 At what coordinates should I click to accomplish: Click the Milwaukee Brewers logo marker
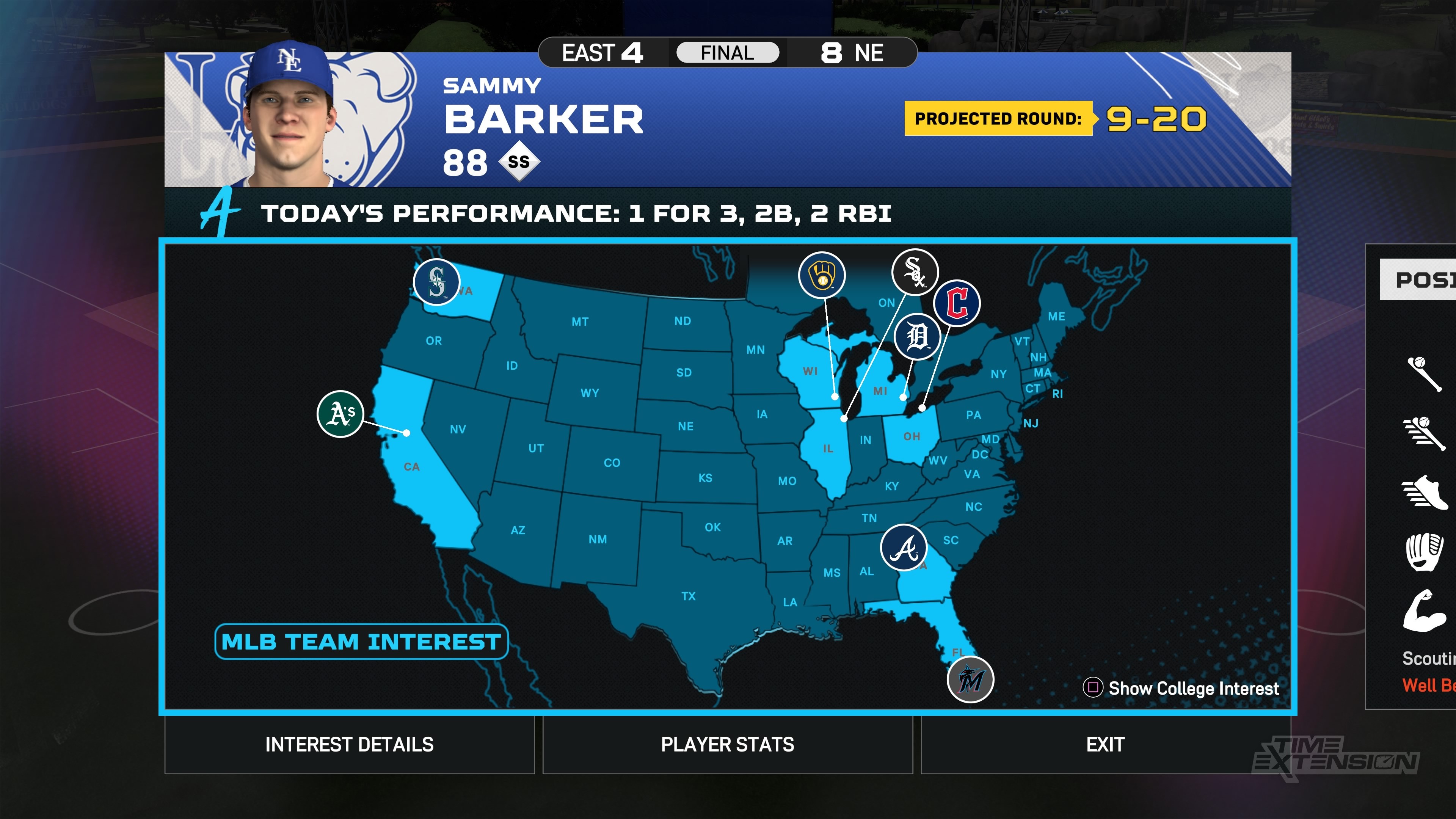click(x=822, y=275)
